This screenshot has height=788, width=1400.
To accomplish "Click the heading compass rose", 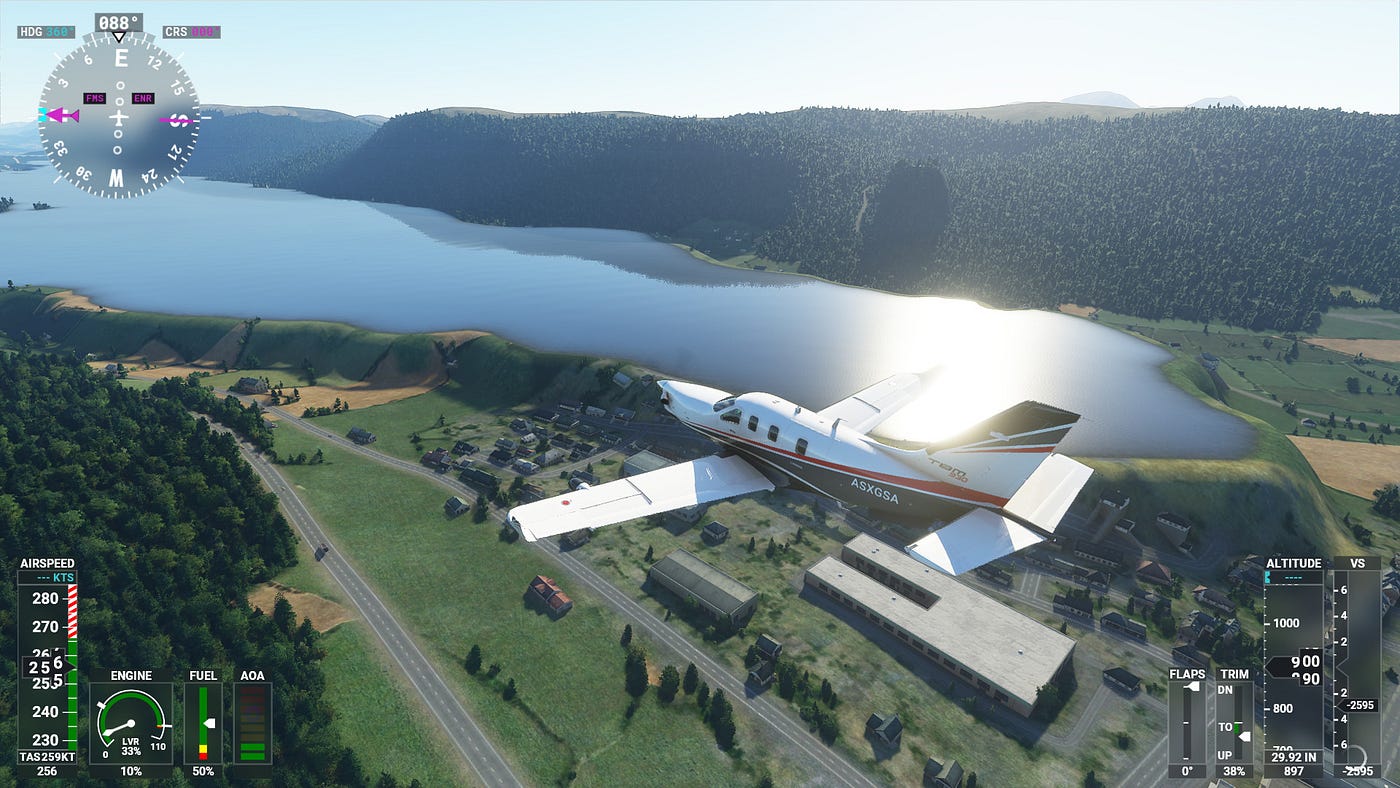I will pos(118,114).
